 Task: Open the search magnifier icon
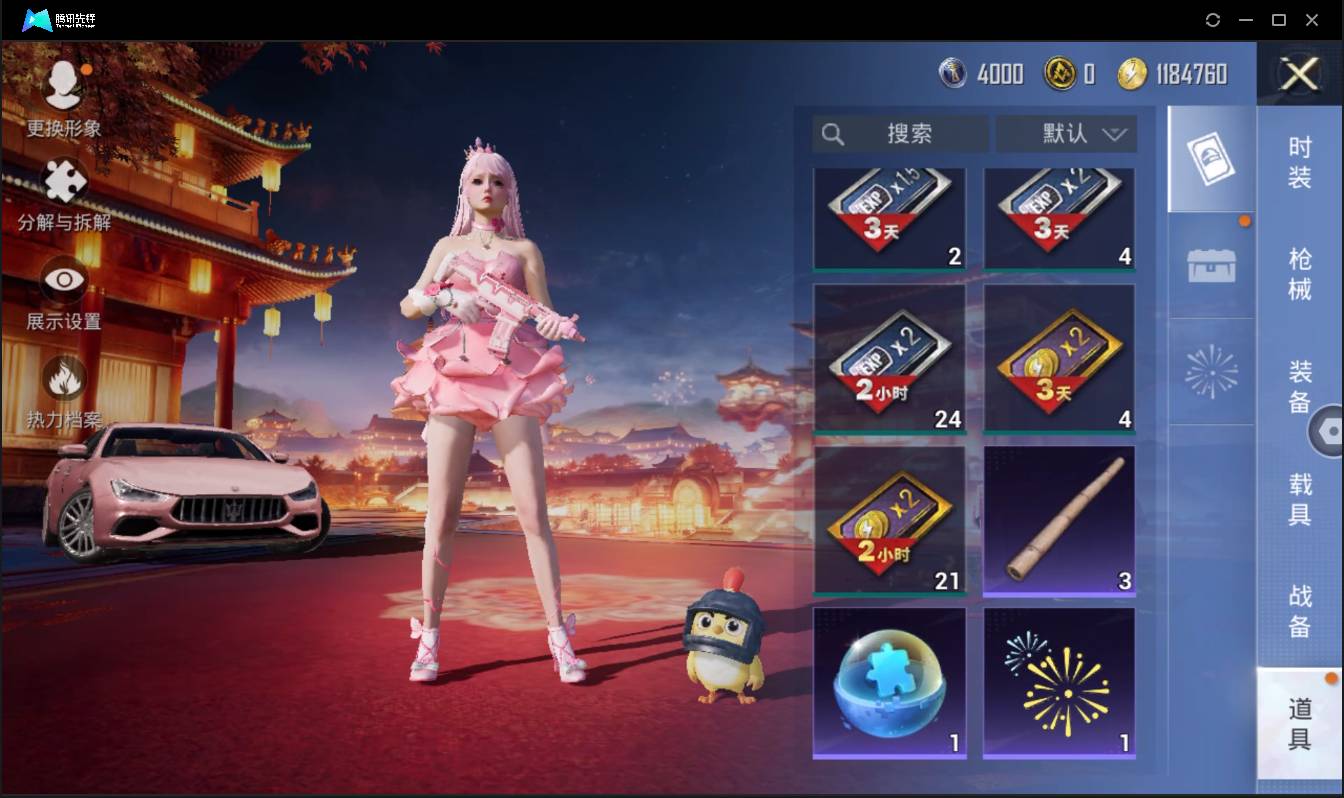pos(833,134)
